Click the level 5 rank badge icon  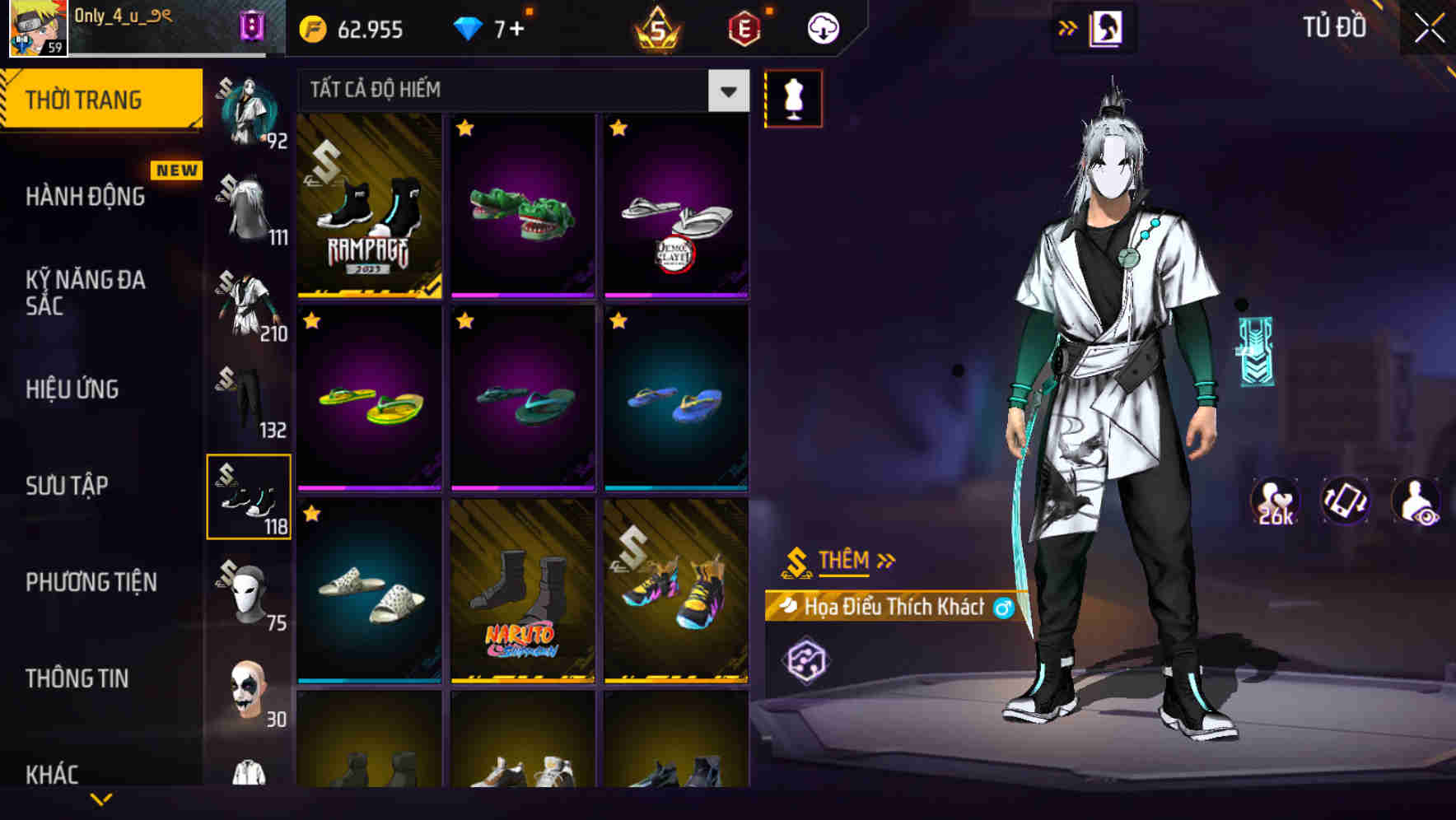click(x=656, y=27)
